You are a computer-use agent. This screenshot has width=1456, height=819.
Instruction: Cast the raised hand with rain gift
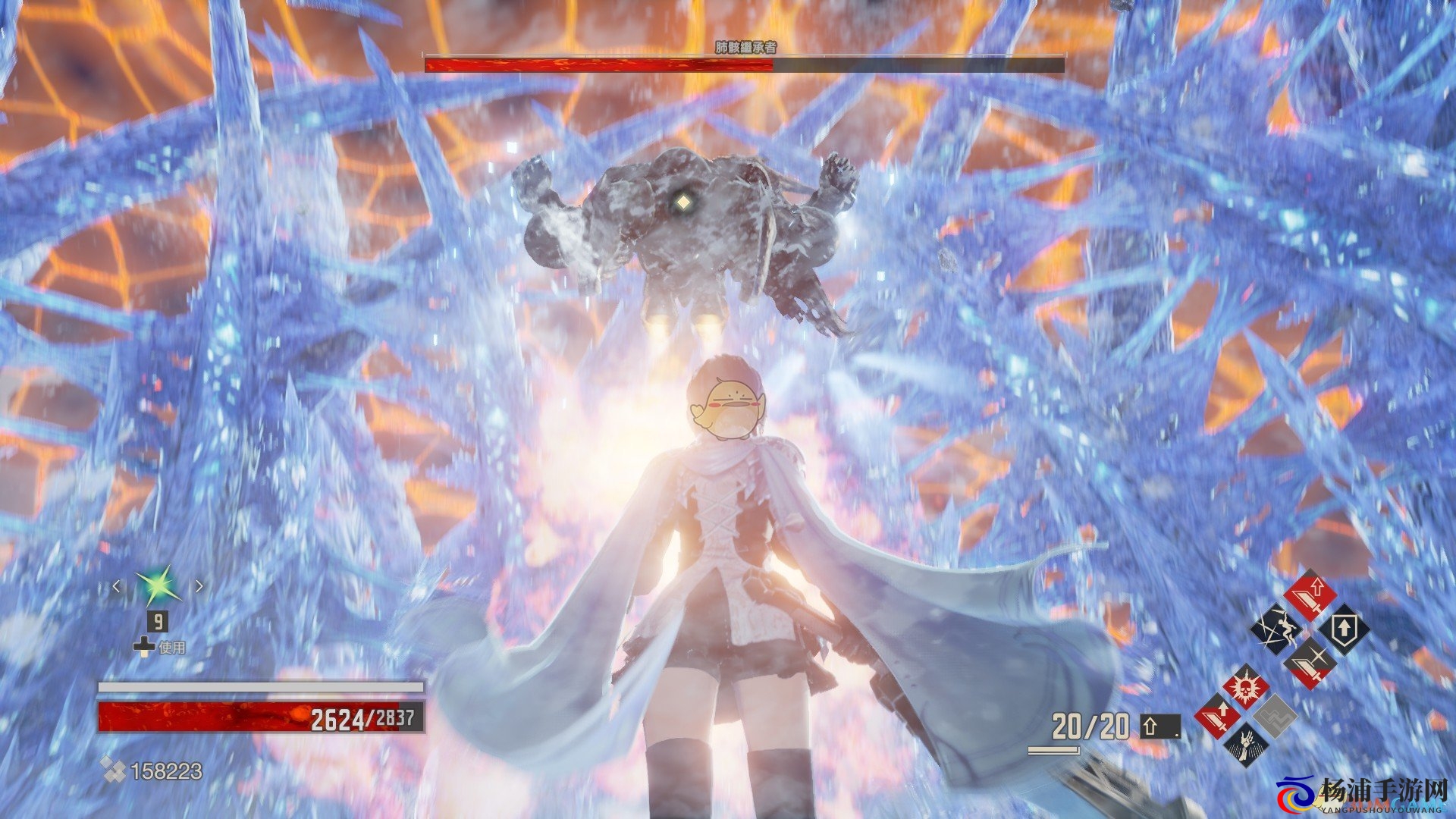point(1244,743)
